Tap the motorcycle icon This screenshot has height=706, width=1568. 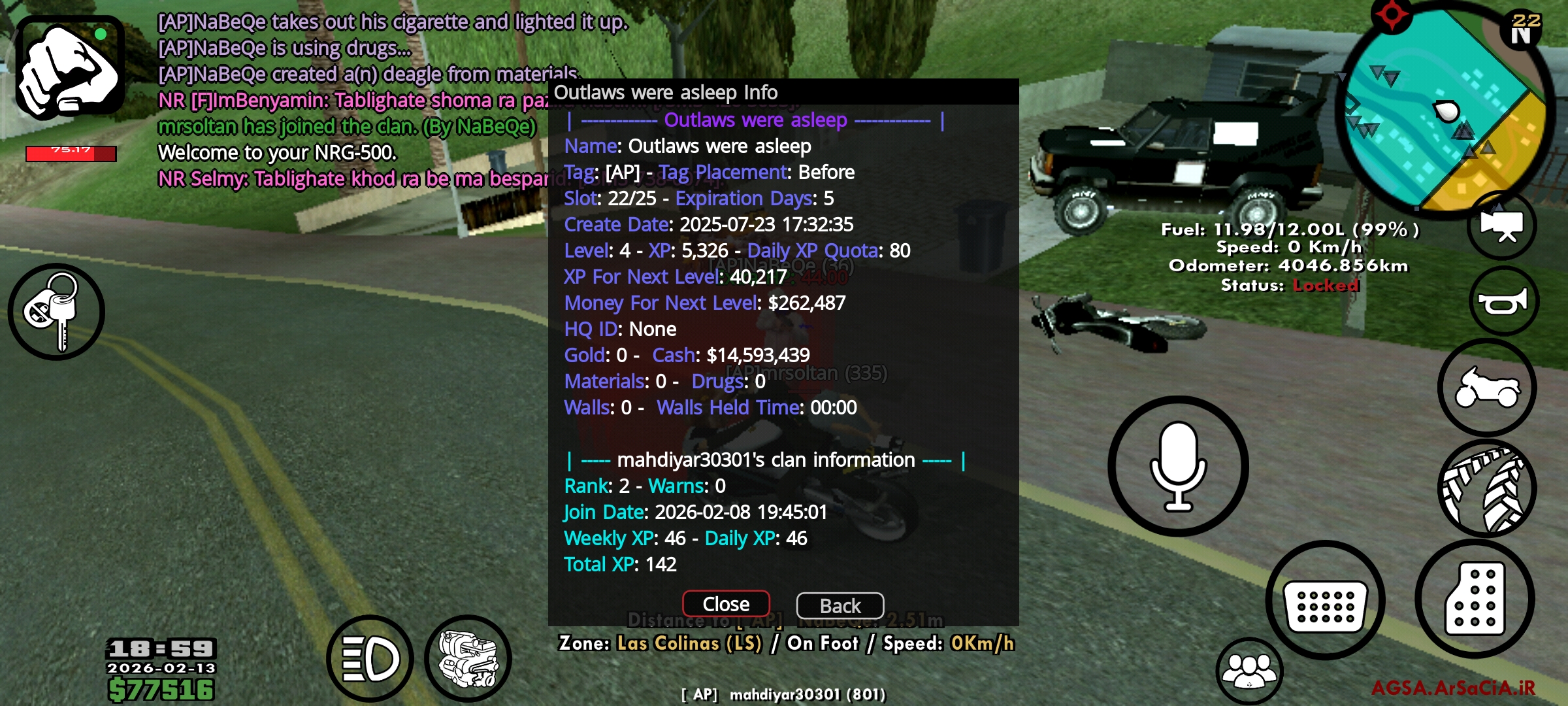(1487, 387)
